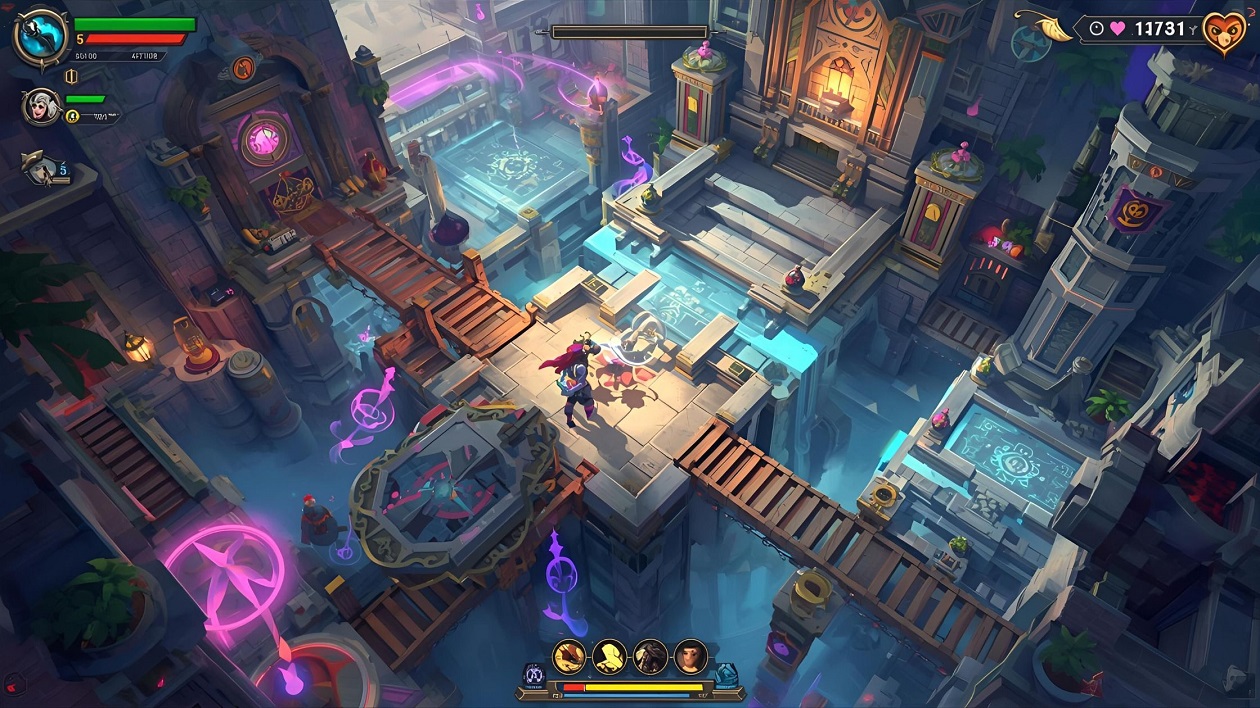Activate the dark-haired face portrait ability
Viewport: 1260px width, 708px height.
pyautogui.click(x=690, y=657)
